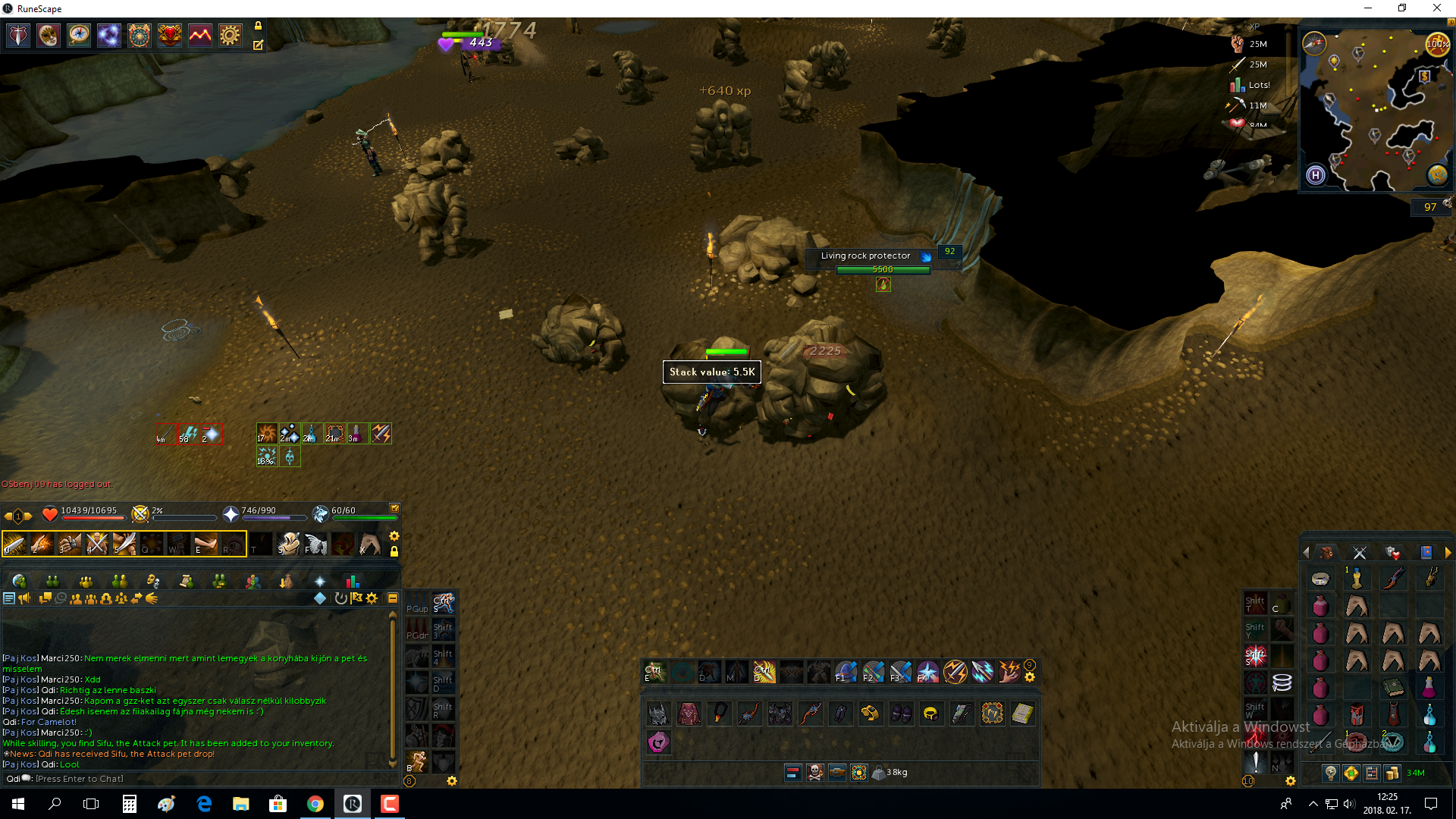This screenshot has height=819, width=1456.
Task: Click the sword-and-shield Hero ribbon icon
Action: coord(18,36)
